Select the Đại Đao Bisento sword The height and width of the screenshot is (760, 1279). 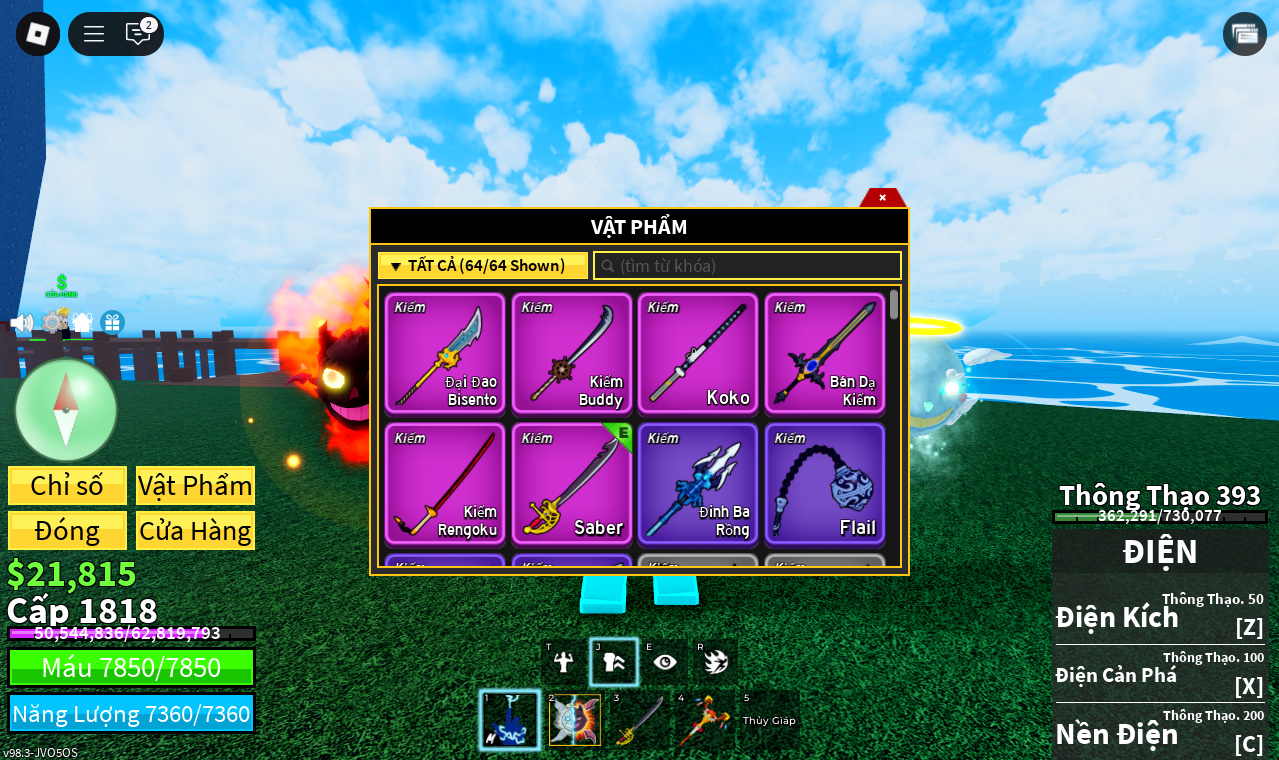pyautogui.click(x=445, y=353)
